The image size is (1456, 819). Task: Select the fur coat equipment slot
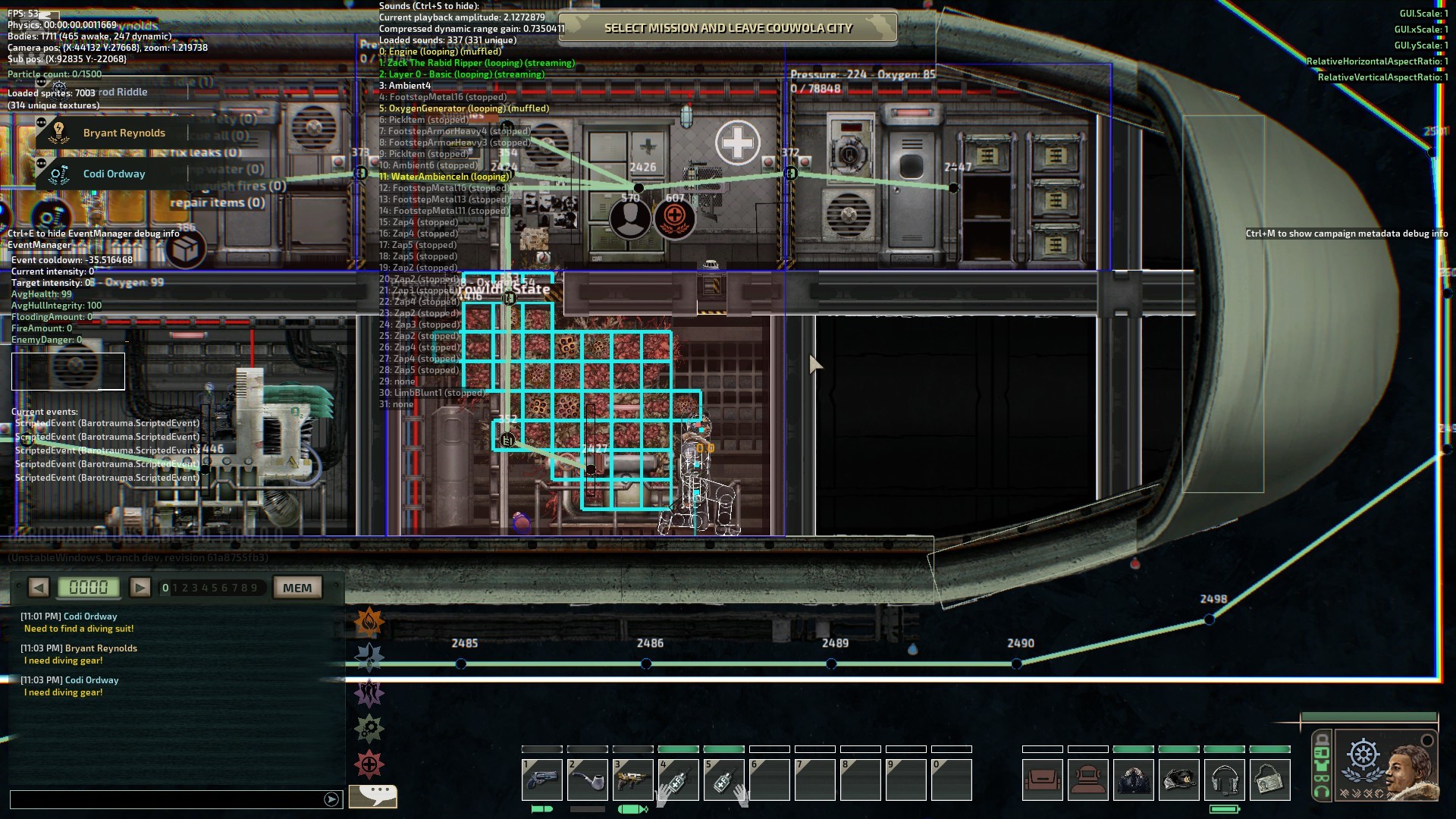click(x=1133, y=780)
